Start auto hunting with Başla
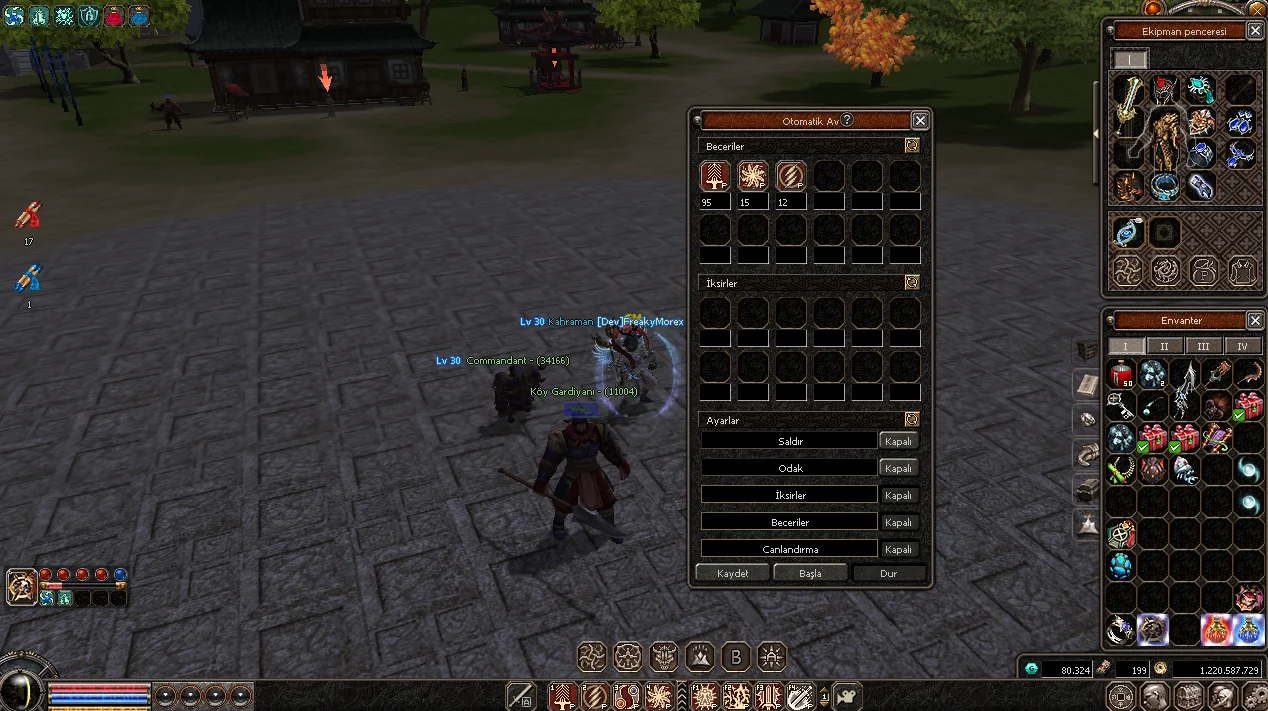The height and width of the screenshot is (711, 1268). click(810, 574)
